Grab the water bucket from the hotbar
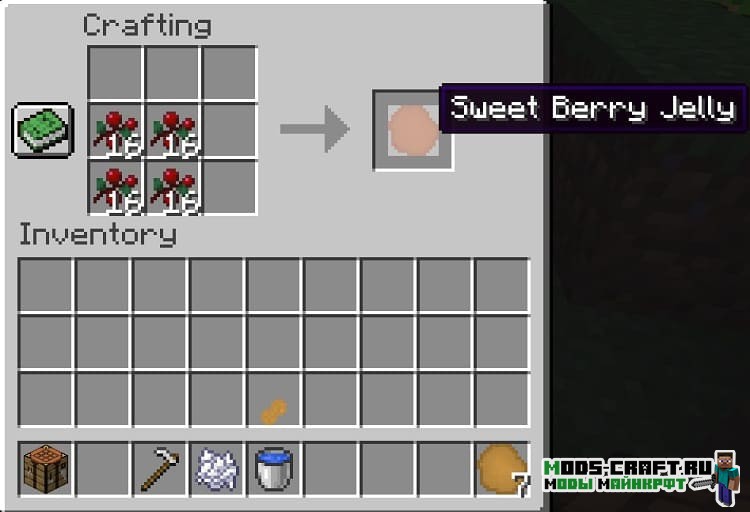The image size is (750, 512). click(273, 468)
